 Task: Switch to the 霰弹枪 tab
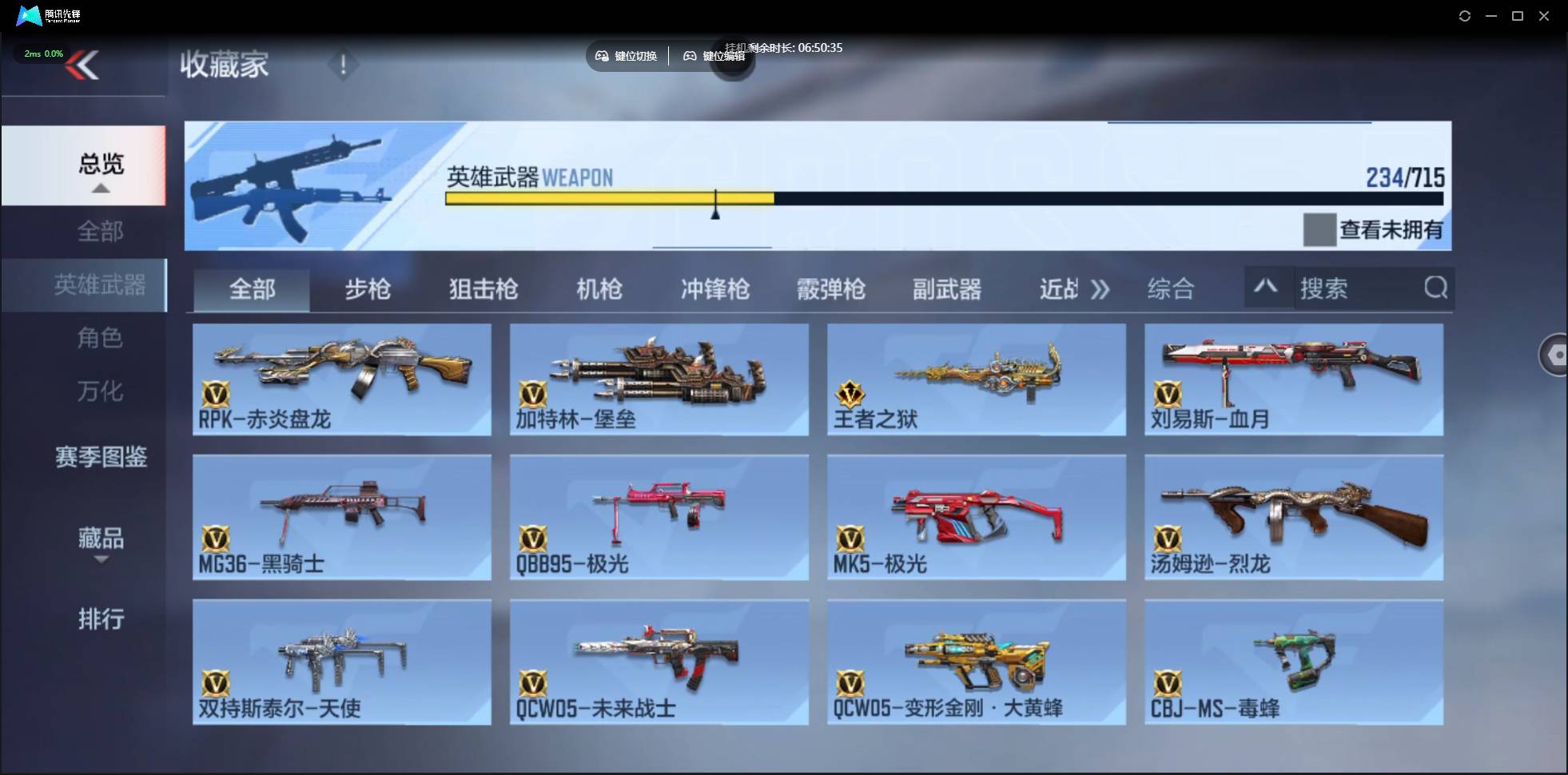pyautogui.click(x=831, y=289)
